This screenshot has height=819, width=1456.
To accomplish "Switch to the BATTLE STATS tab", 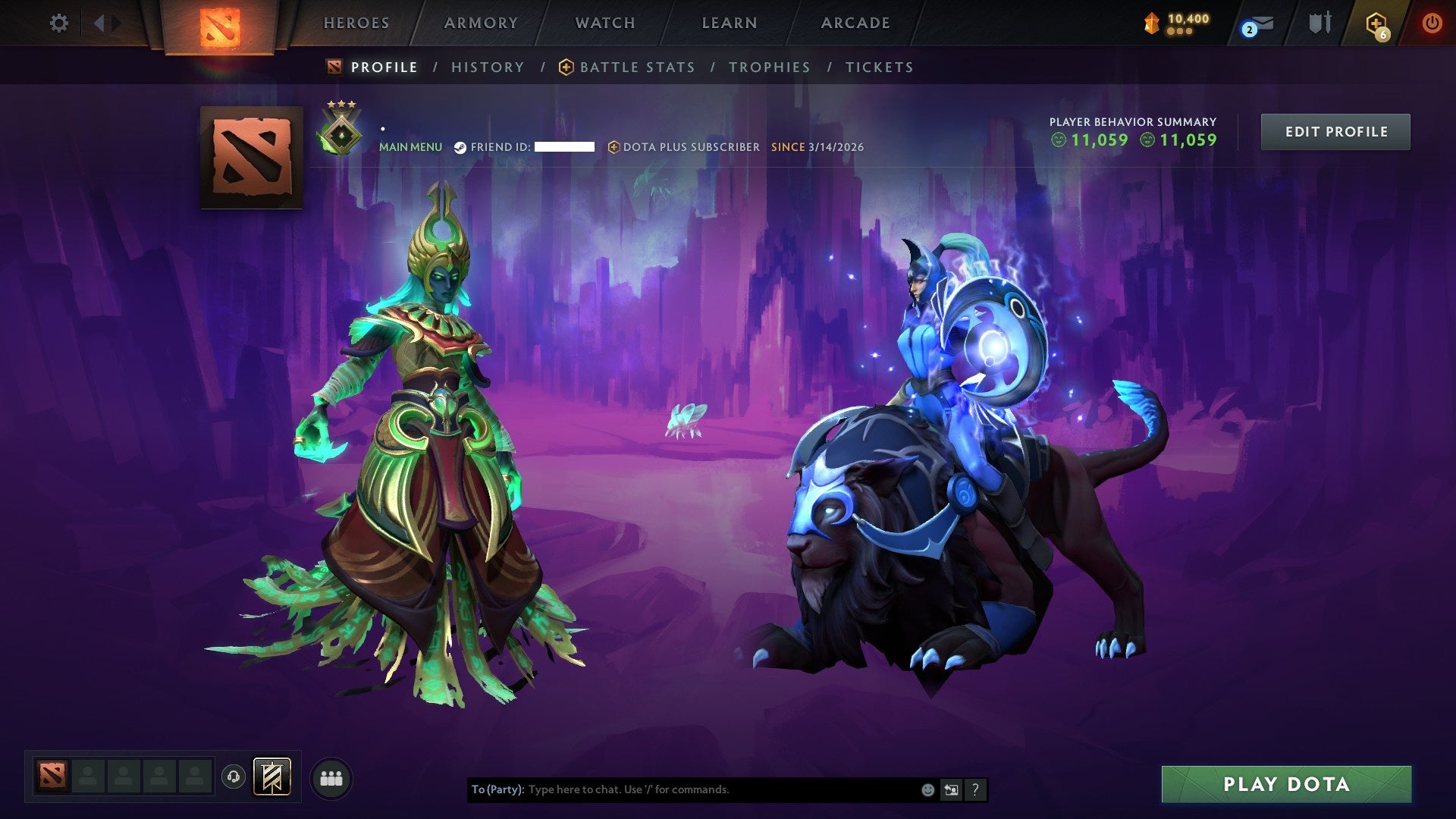I will tap(635, 67).
